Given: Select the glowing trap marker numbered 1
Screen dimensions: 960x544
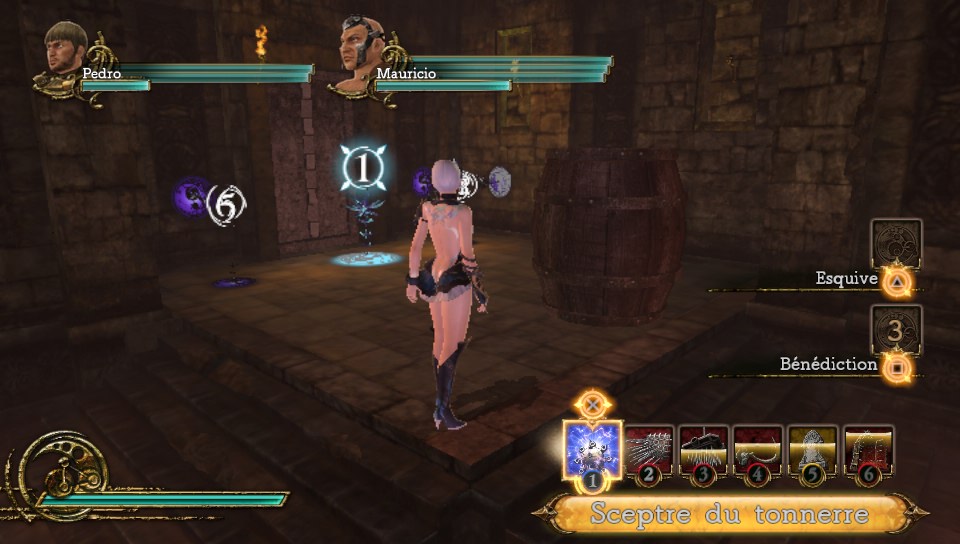Looking at the screenshot, I should coord(360,168).
